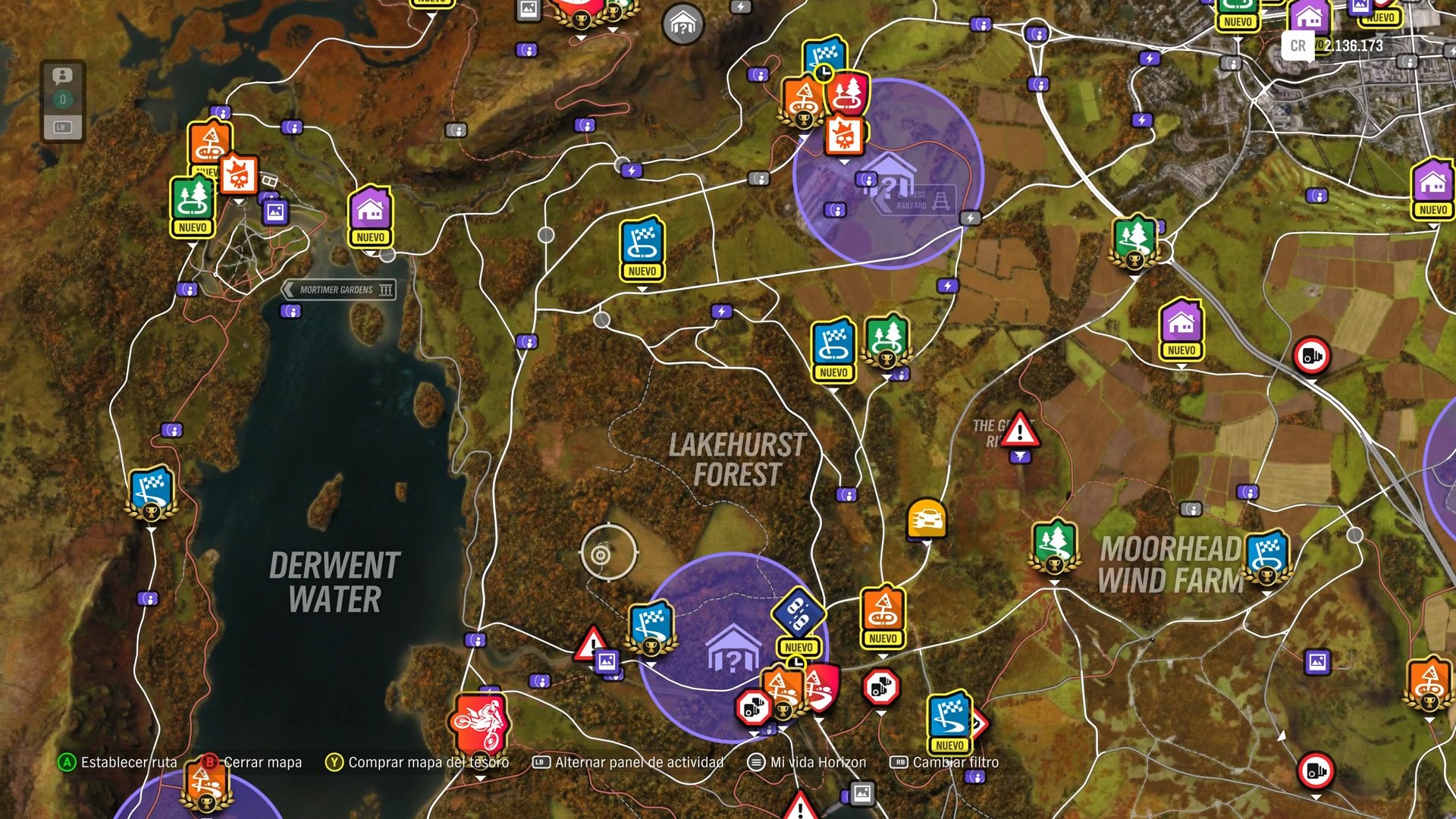Select the yellow street scene car icon near Moorhead Wind Farm

click(927, 519)
